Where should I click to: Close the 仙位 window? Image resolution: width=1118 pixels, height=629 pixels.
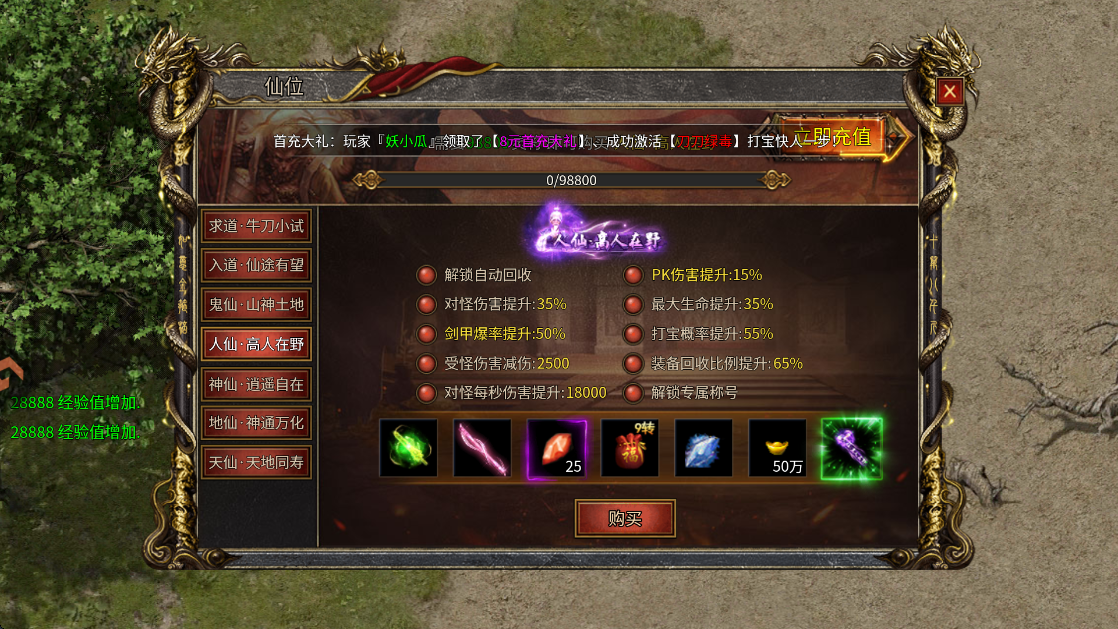click(x=949, y=92)
